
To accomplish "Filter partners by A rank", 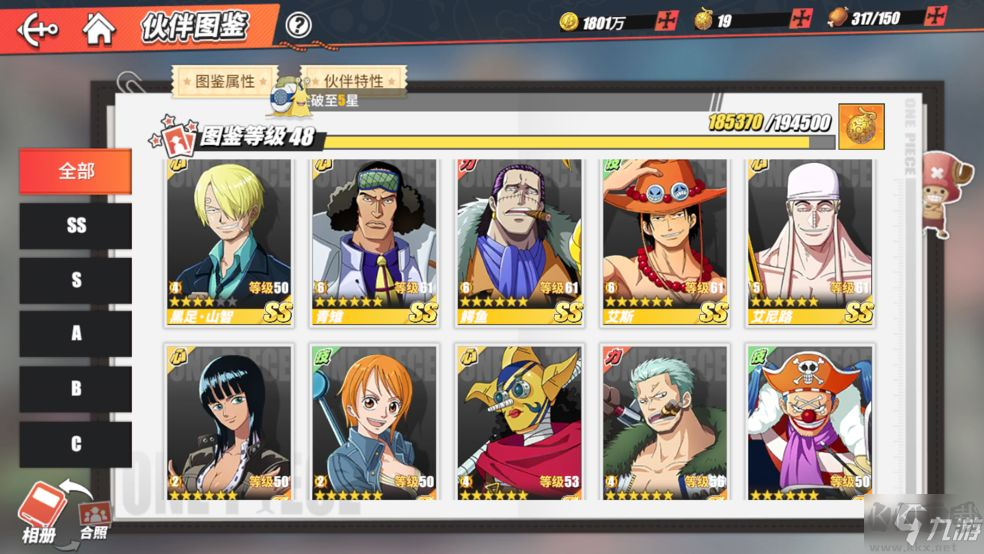I will point(76,335).
